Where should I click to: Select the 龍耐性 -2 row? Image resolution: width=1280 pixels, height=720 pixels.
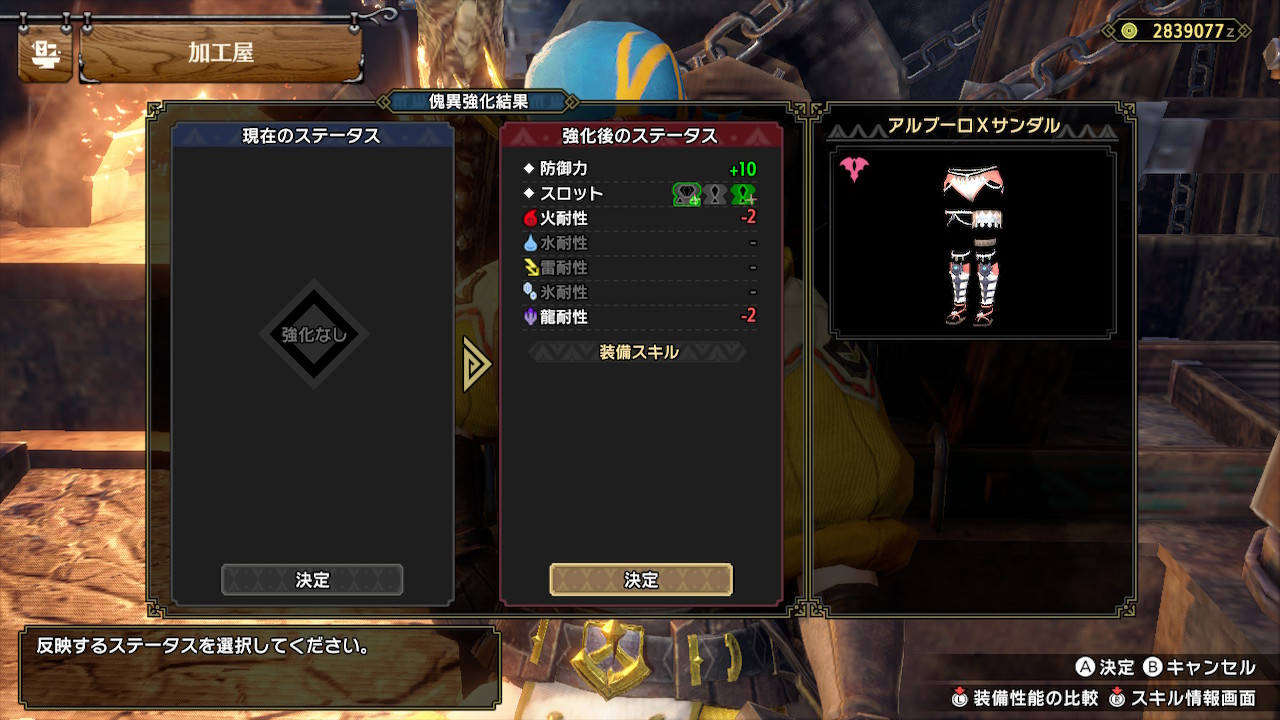(640, 317)
